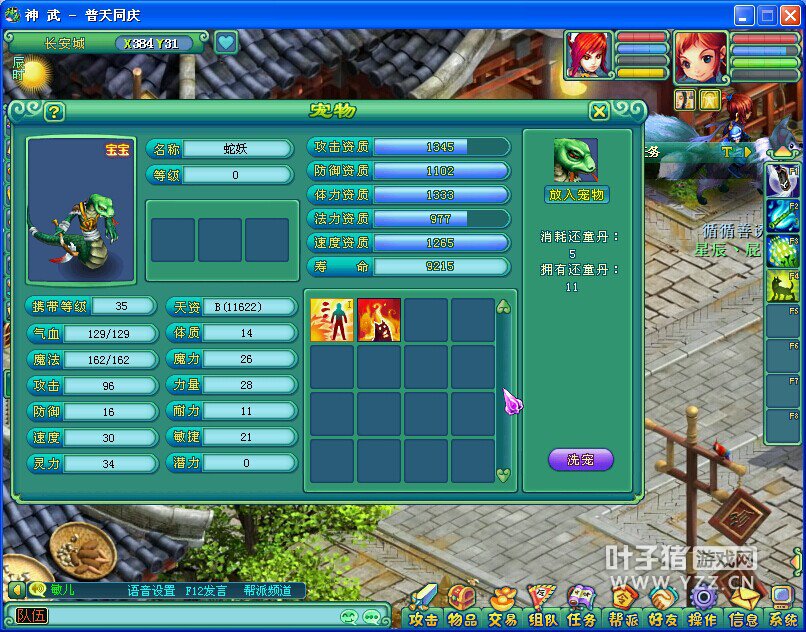
Task: Activate the F1 hotbar skill
Action: [782, 181]
